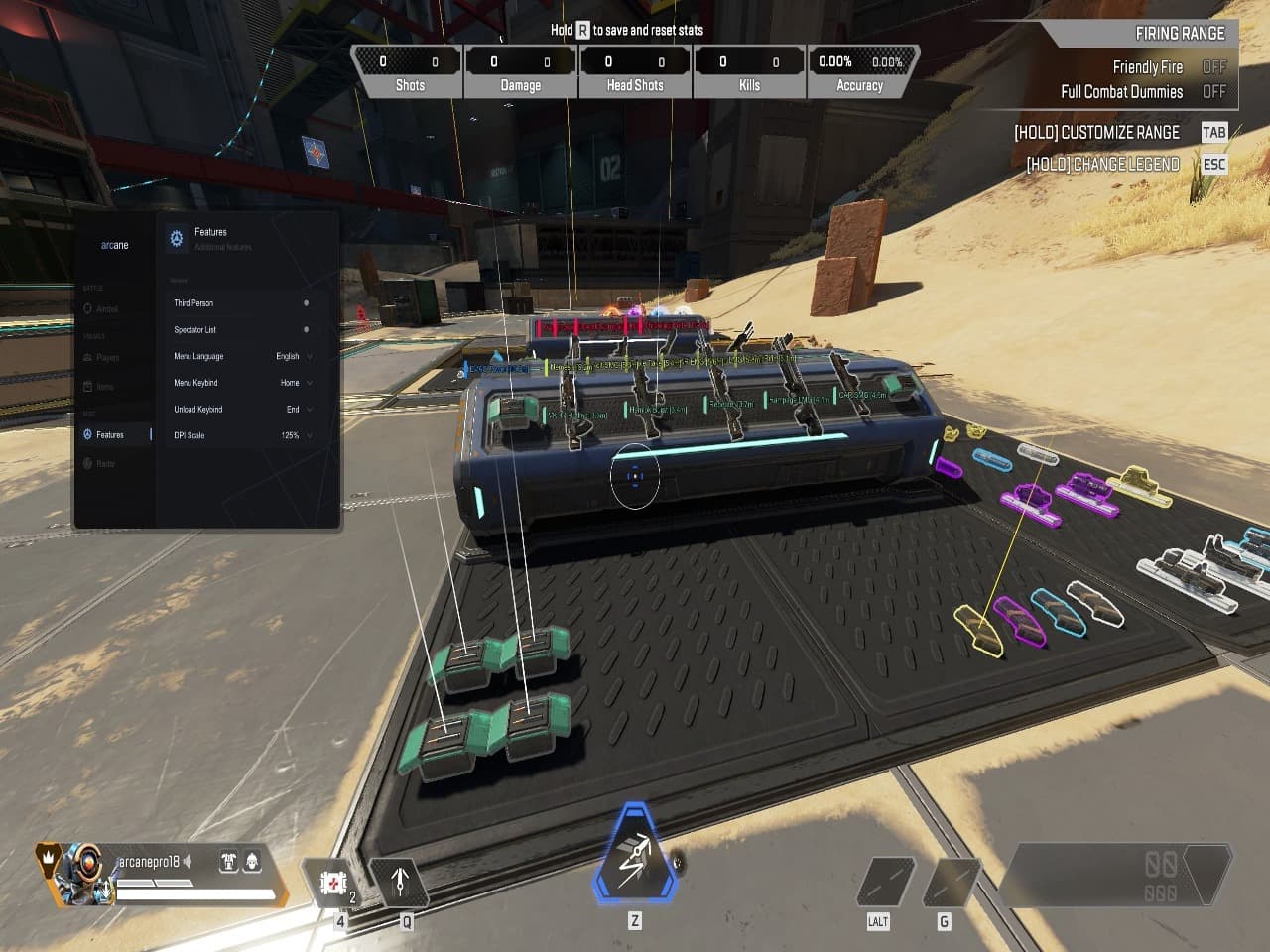The height and width of the screenshot is (952, 1270).
Task: Switch to the Aimbot section
Action: tap(106, 309)
